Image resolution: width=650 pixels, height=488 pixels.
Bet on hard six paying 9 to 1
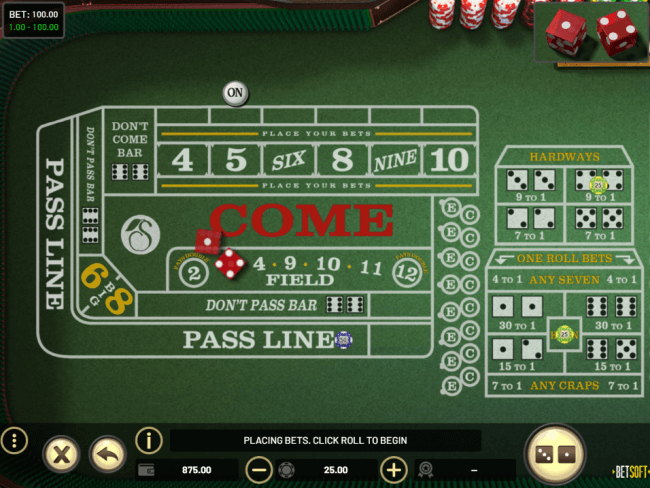(x=531, y=186)
